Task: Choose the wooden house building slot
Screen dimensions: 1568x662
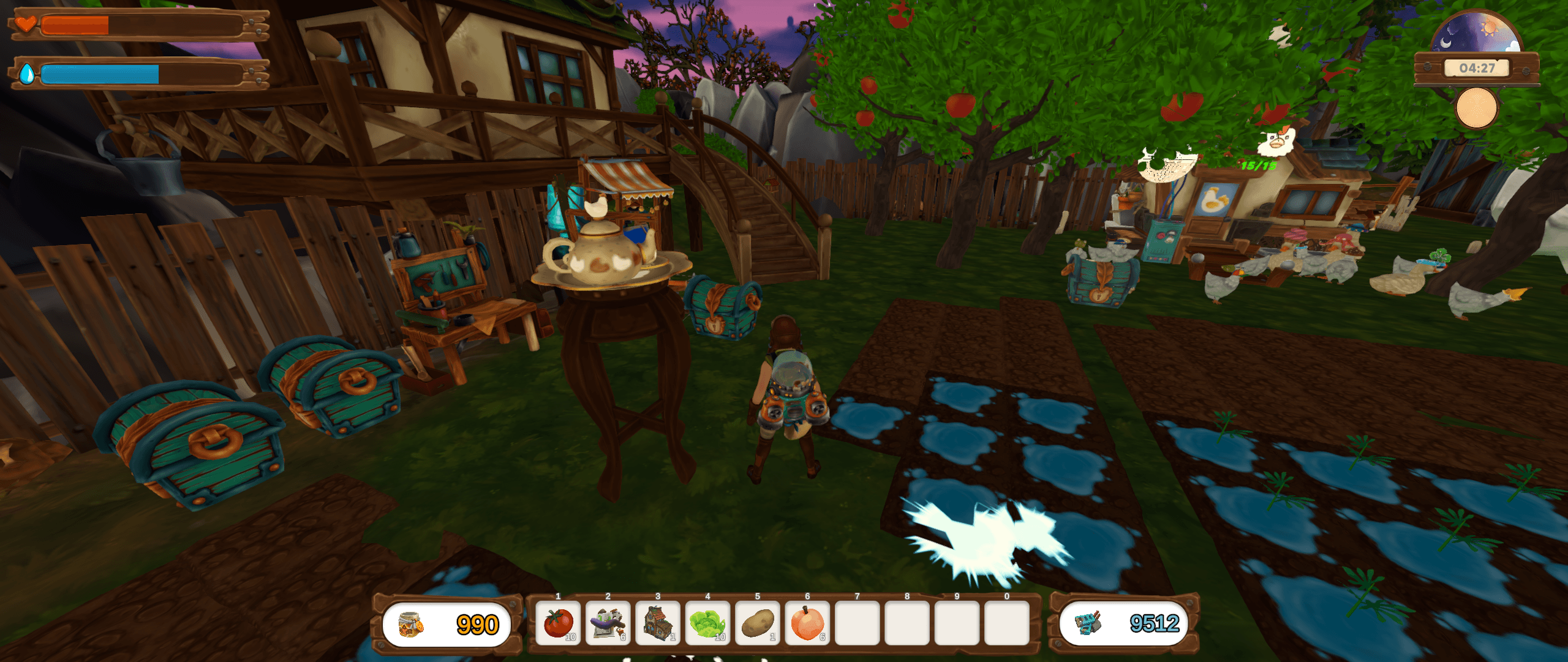Action: pos(658,623)
